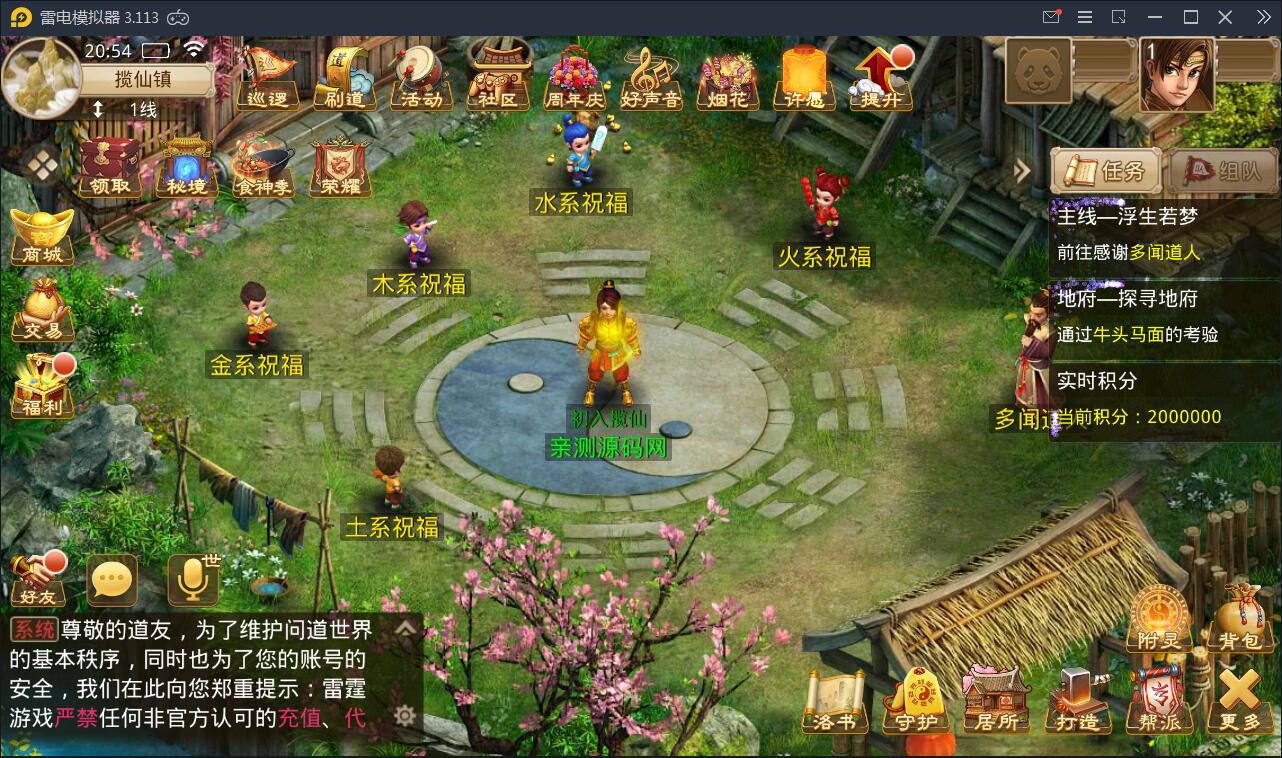Open the 许愿 wishing feature
This screenshot has height=758, width=1282.
pyautogui.click(x=805, y=80)
